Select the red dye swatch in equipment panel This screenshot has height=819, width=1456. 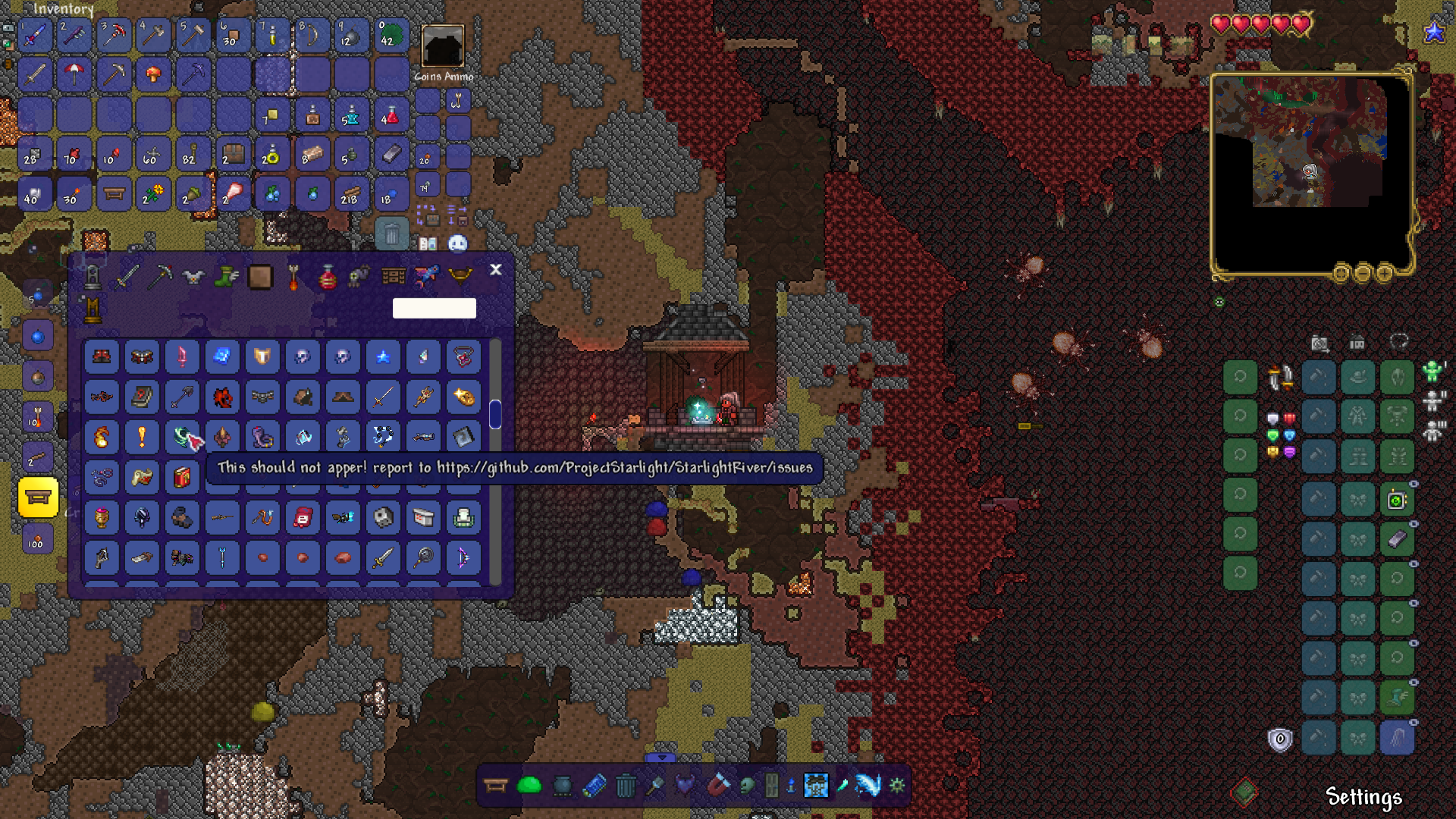(x=1290, y=418)
